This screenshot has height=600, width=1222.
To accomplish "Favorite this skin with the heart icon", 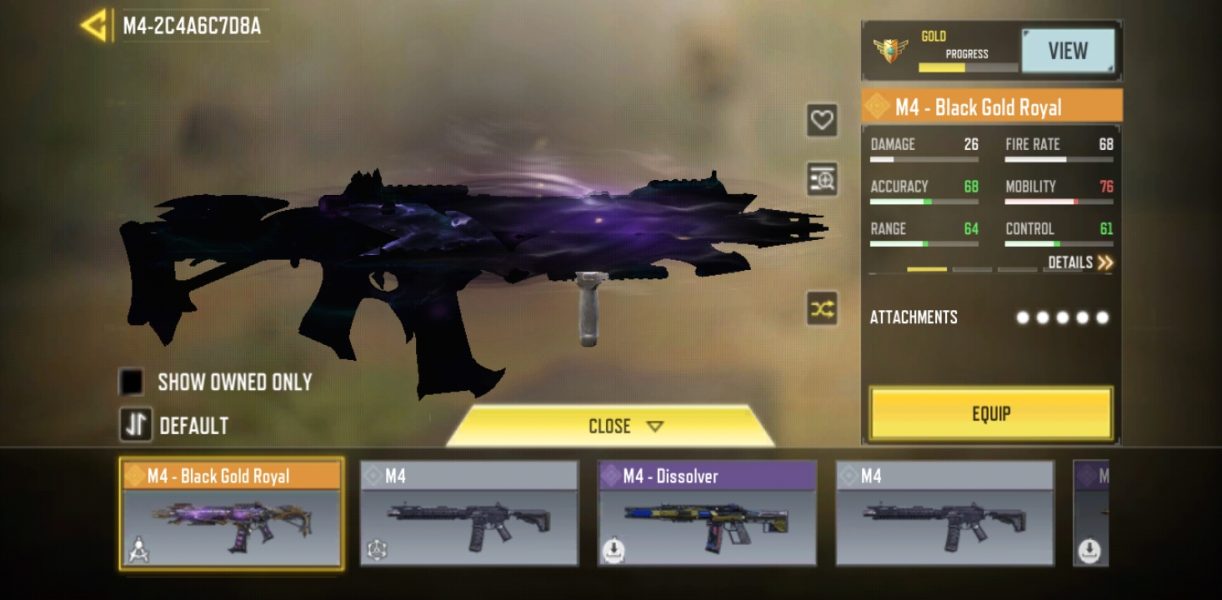I will click(822, 121).
